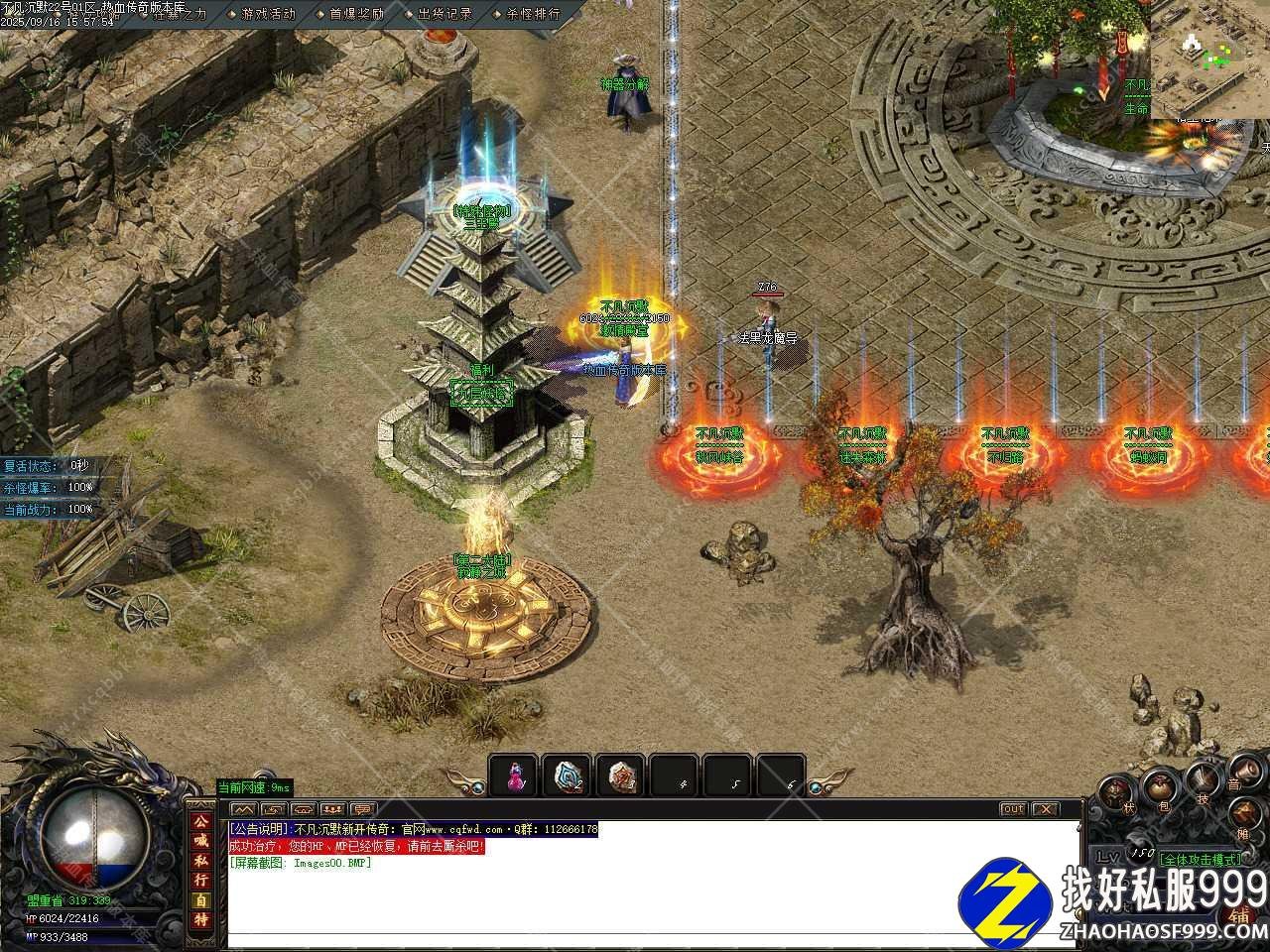Click the out button above chat
Screen dimensions: 1270x952
click(x=1012, y=809)
